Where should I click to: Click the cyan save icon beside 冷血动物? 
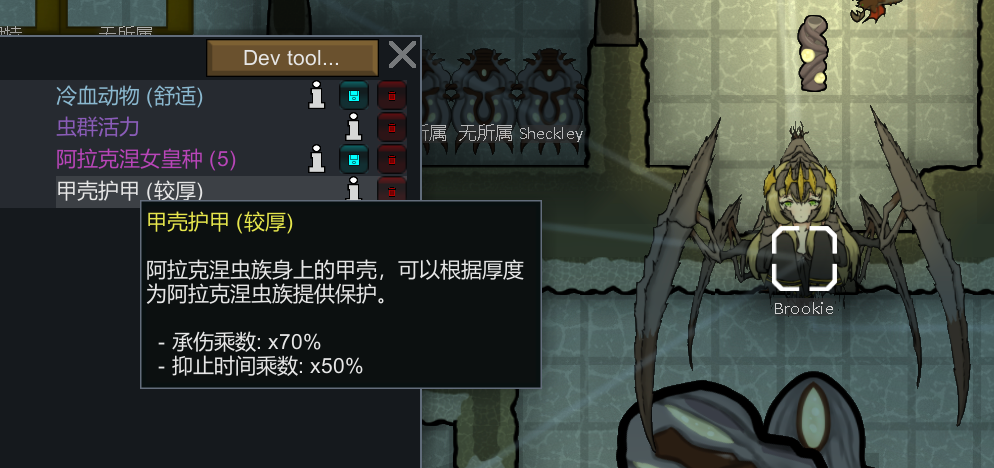(354, 97)
